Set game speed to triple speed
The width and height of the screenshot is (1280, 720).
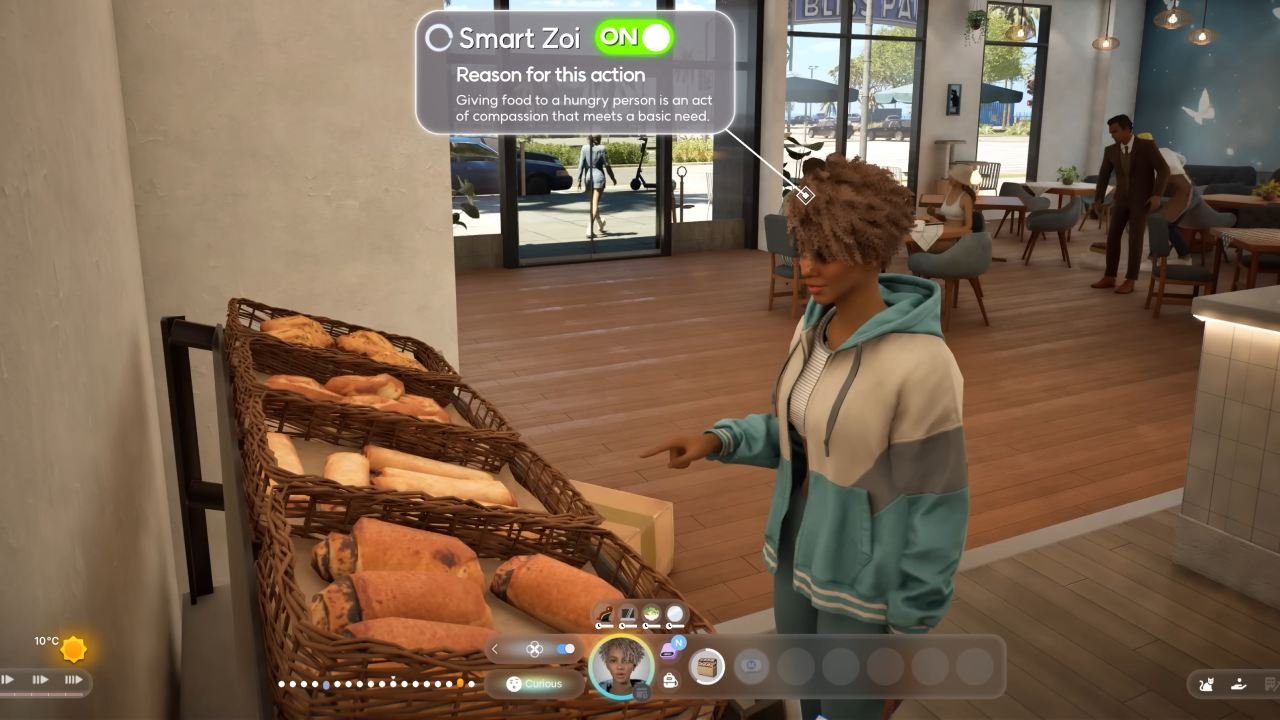click(x=73, y=680)
